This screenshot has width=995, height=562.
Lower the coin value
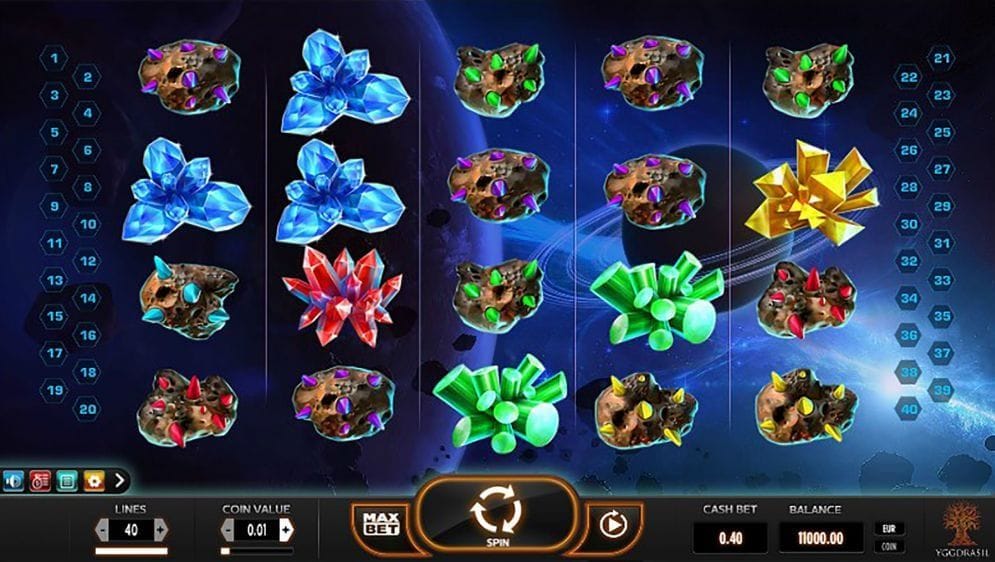tap(228, 529)
